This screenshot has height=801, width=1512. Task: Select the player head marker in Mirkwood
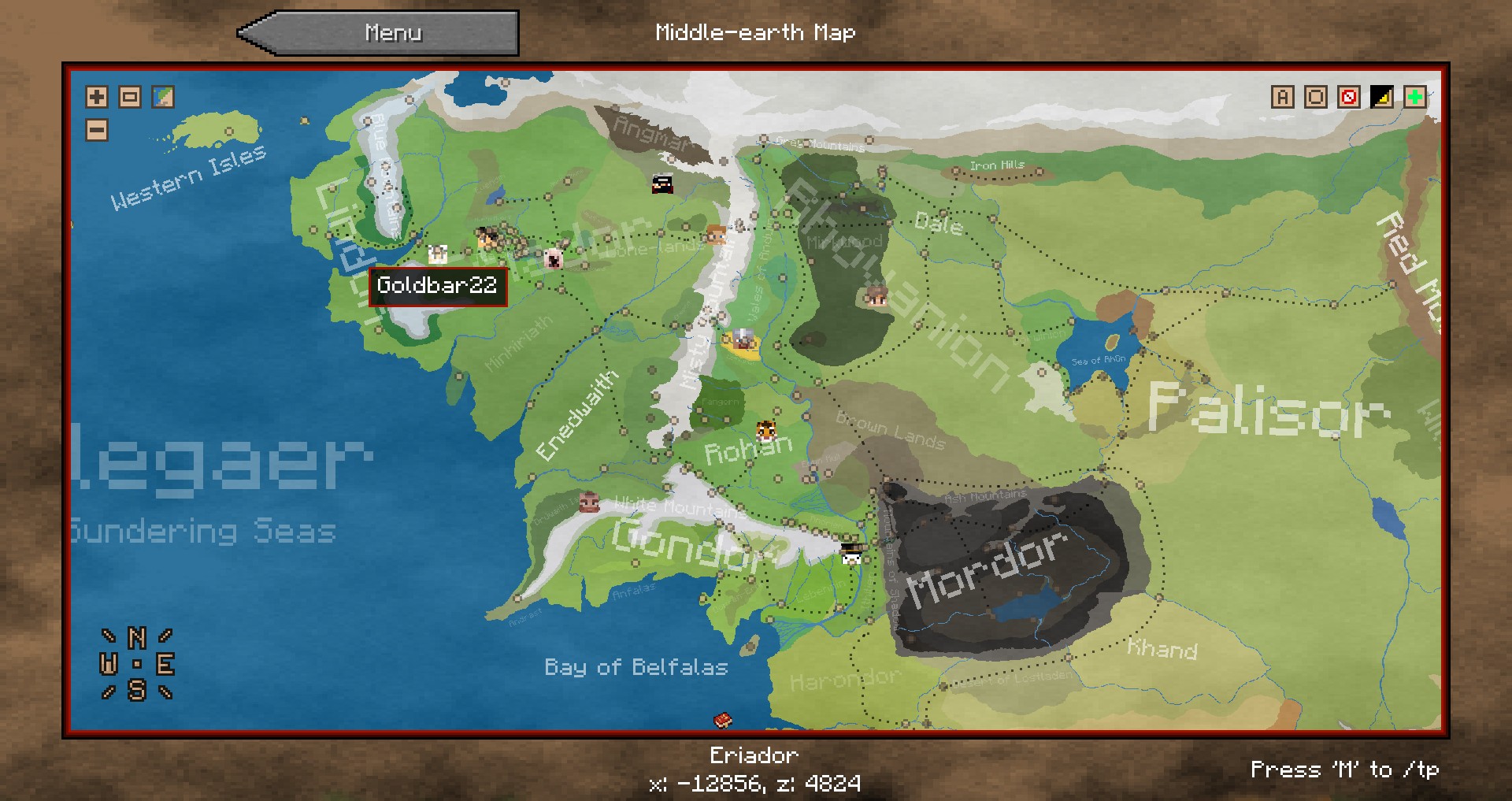[876, 296]
